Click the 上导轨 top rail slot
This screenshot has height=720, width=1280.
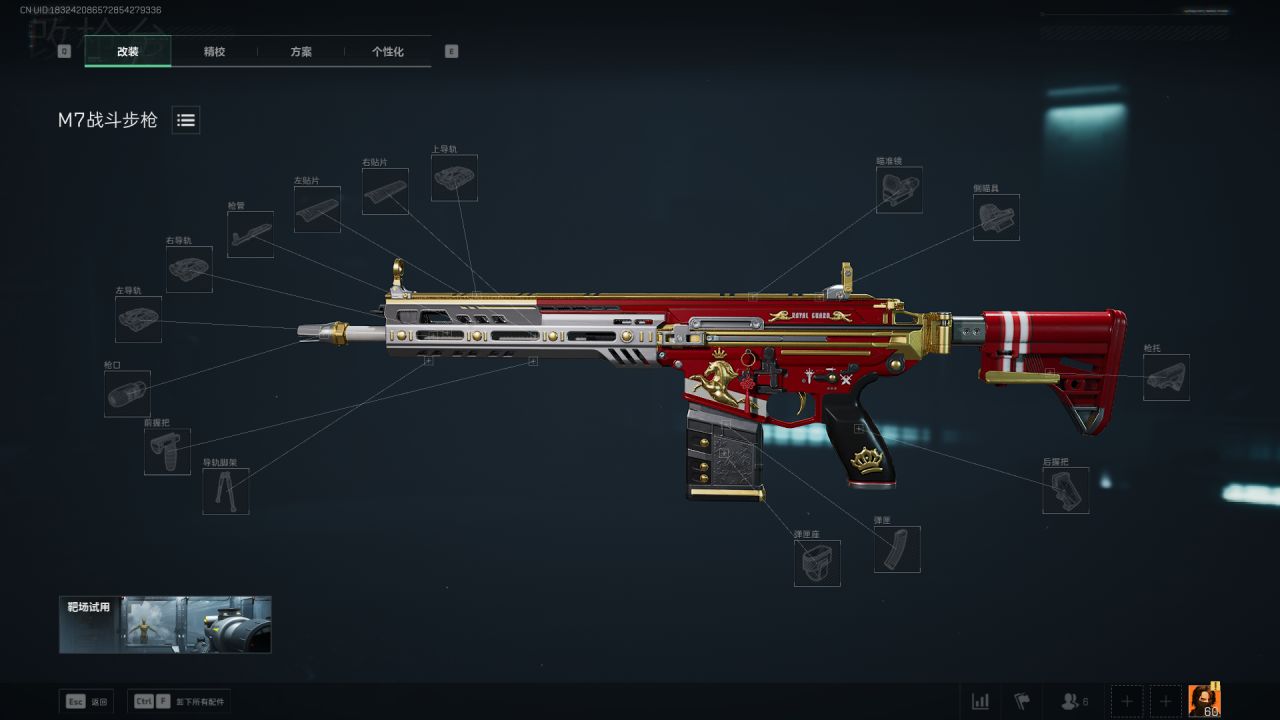(454, 177)
